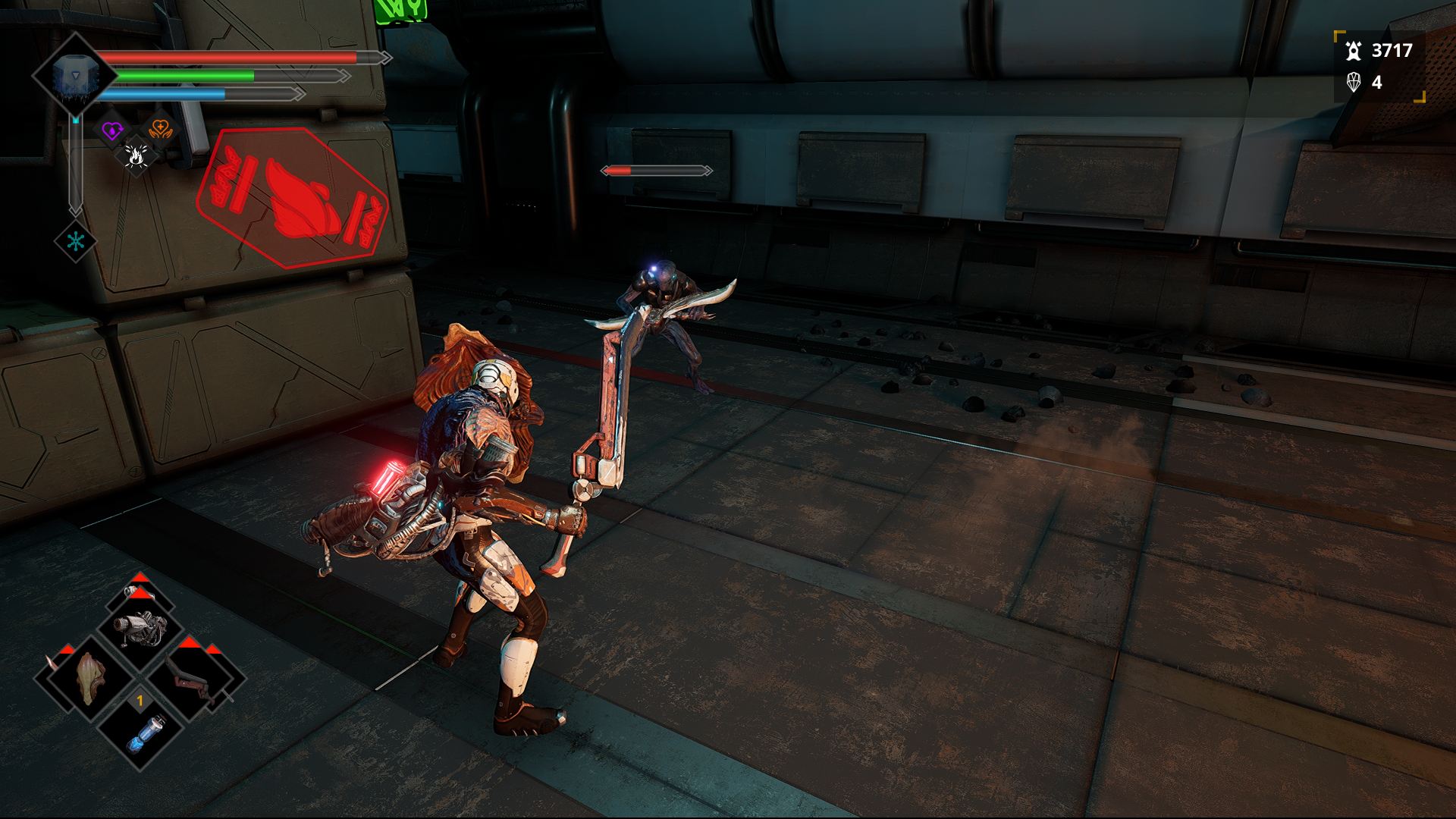
Task: Use the blue canister consumable slot
Action: click(x=140, y=728)
